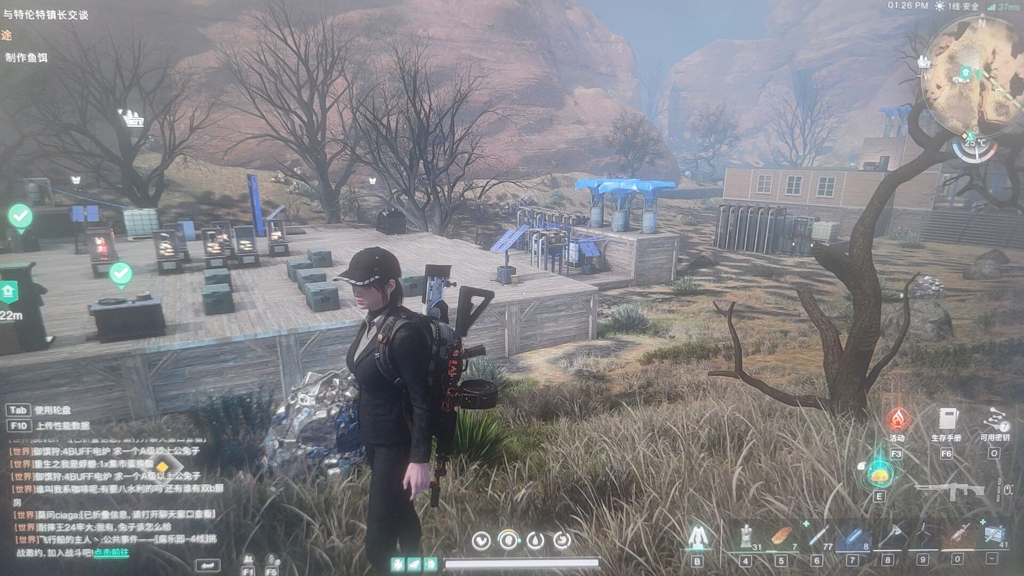This screenshot has width=1024, height=576.
Task: Select the 制作鱼饵 quest tracker entry
Action: pos(26,58)
